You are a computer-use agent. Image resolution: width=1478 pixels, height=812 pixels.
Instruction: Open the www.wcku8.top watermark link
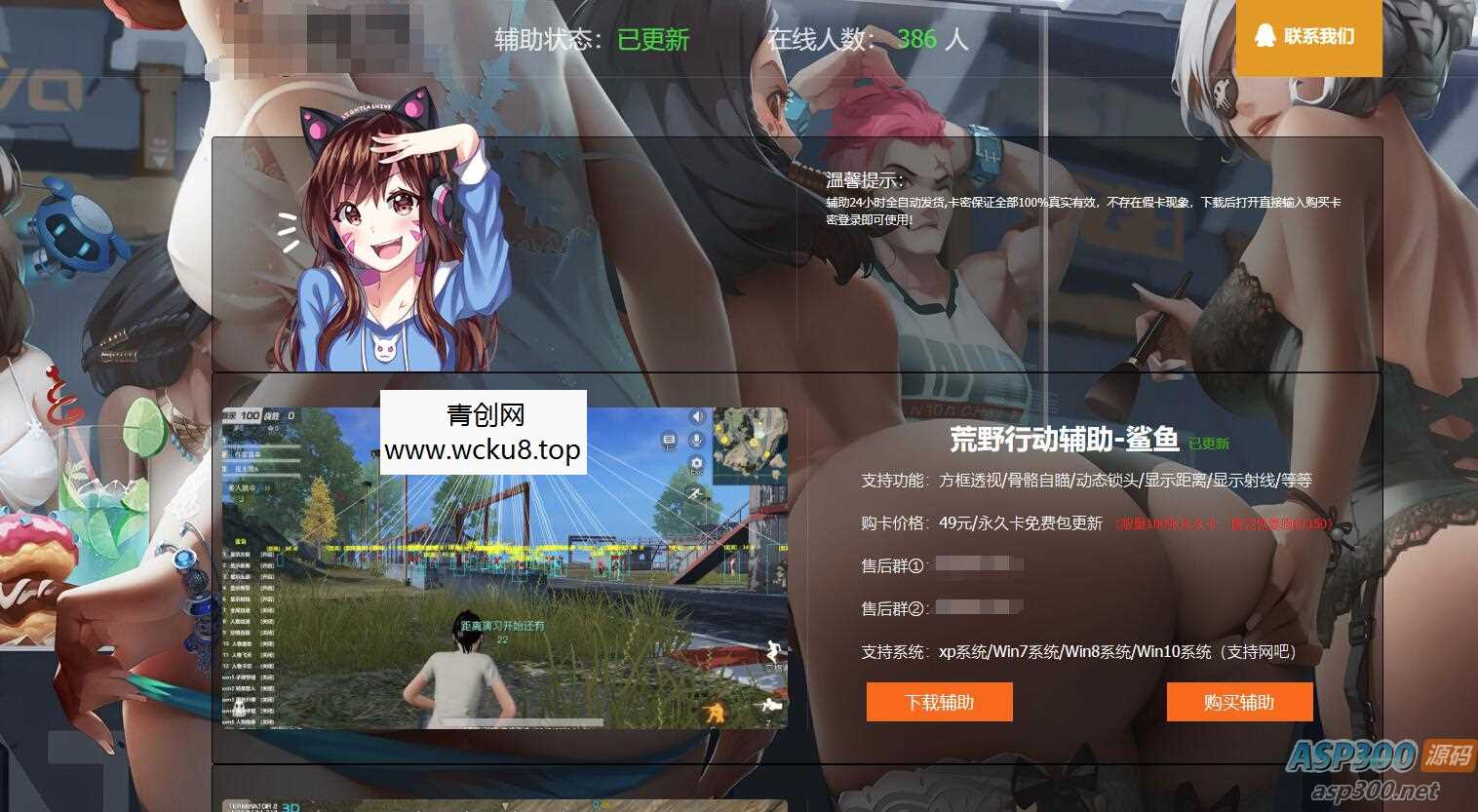483,450
